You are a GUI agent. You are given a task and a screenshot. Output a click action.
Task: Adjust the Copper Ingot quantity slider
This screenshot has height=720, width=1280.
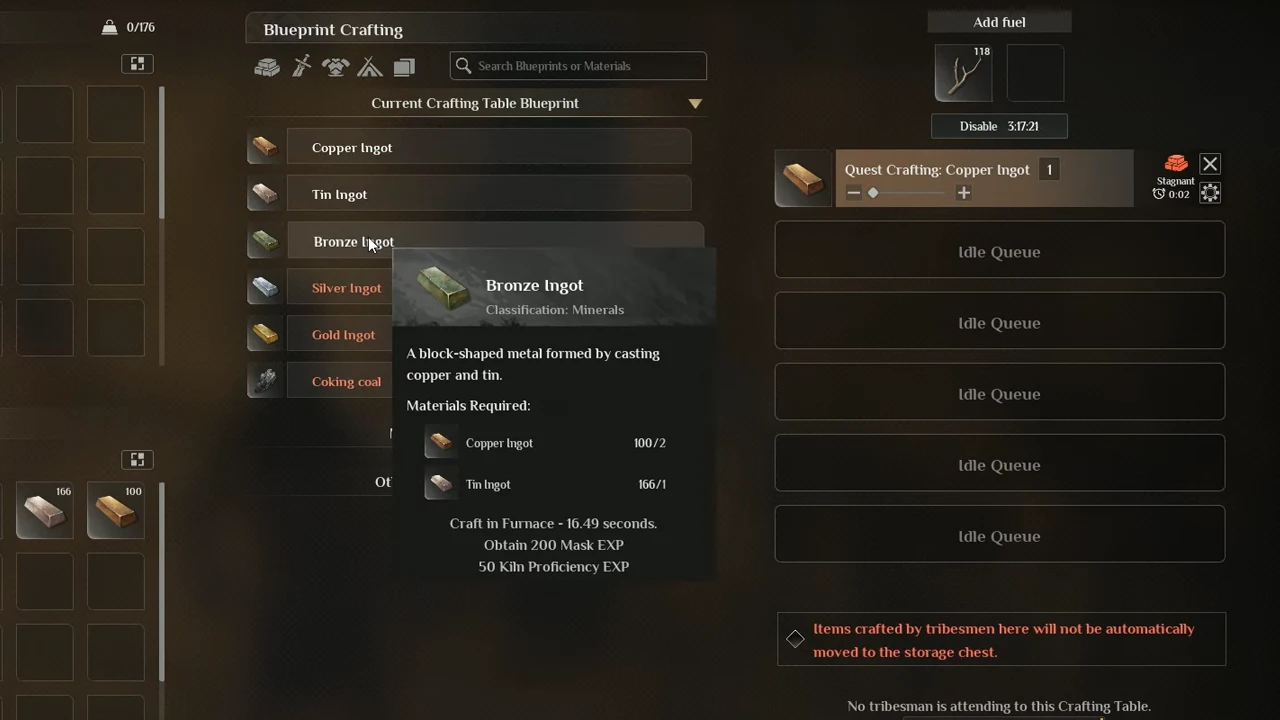click(873, 193)
